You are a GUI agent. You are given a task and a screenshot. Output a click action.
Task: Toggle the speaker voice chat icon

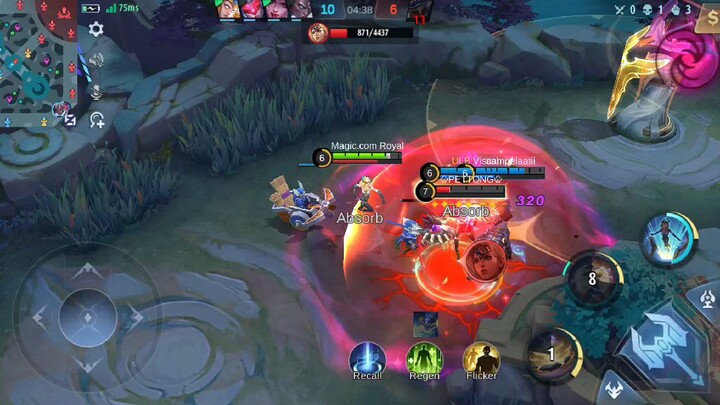[96, 60]
